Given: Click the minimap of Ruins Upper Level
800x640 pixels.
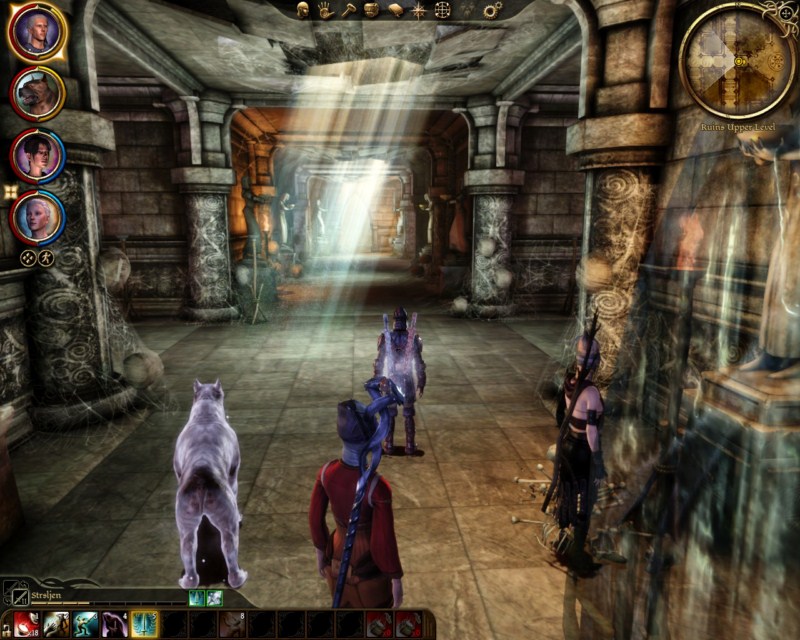Looking at the screenshot, I should [738, 60].
